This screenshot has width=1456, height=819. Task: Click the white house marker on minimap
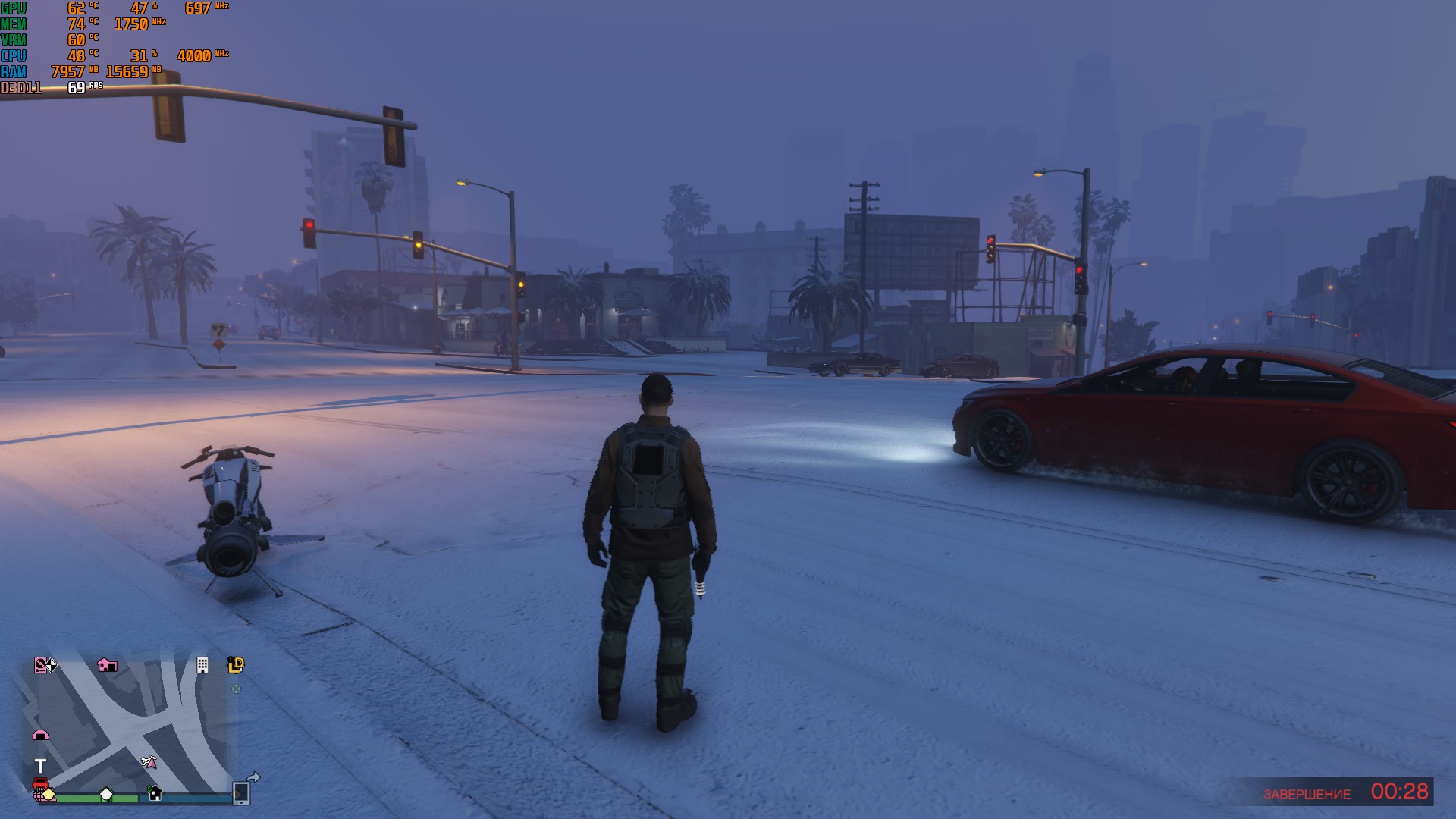coord(106,794)
